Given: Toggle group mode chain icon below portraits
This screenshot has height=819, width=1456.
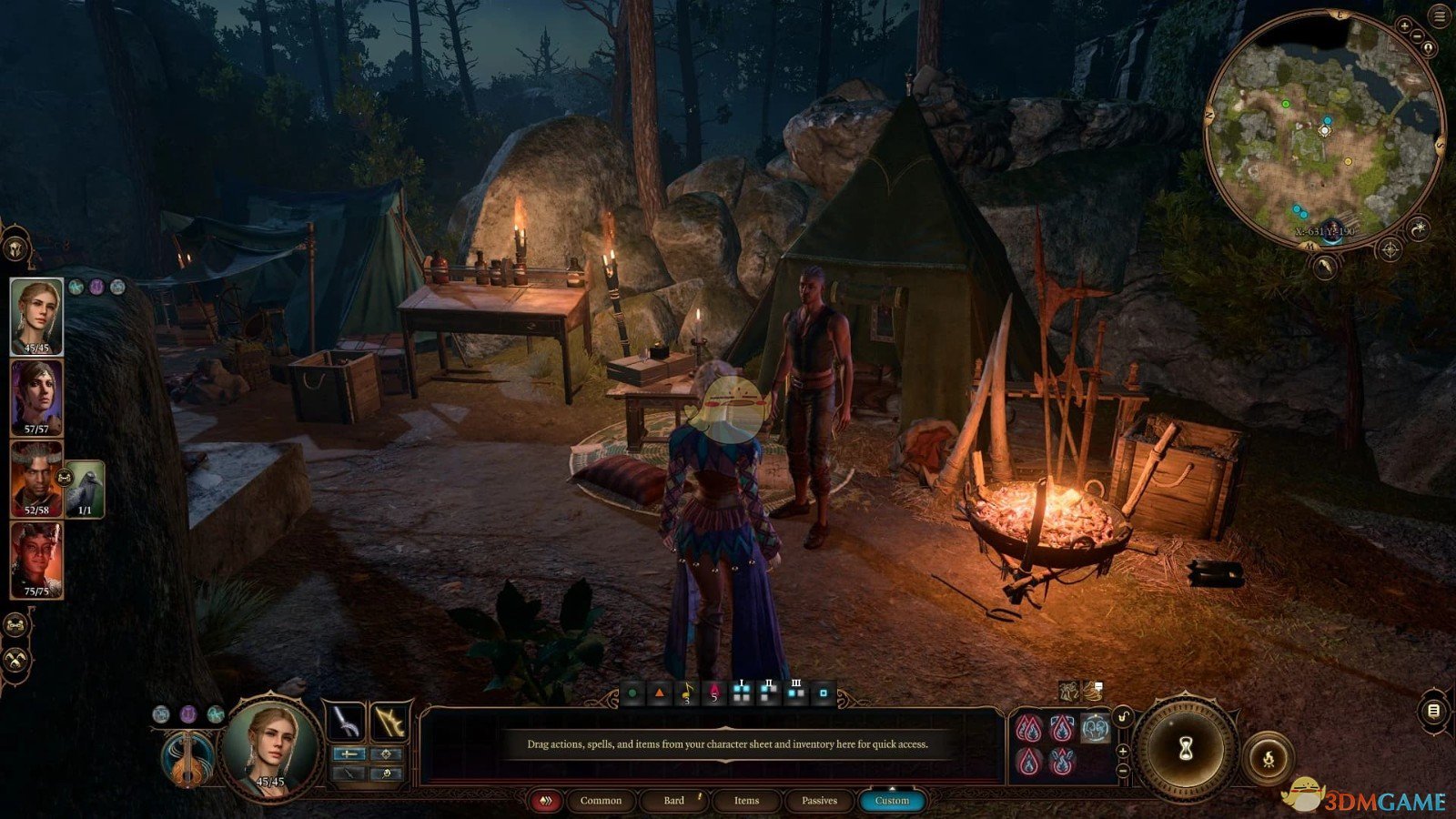Looking at the screenshot, I should (15, 625).
